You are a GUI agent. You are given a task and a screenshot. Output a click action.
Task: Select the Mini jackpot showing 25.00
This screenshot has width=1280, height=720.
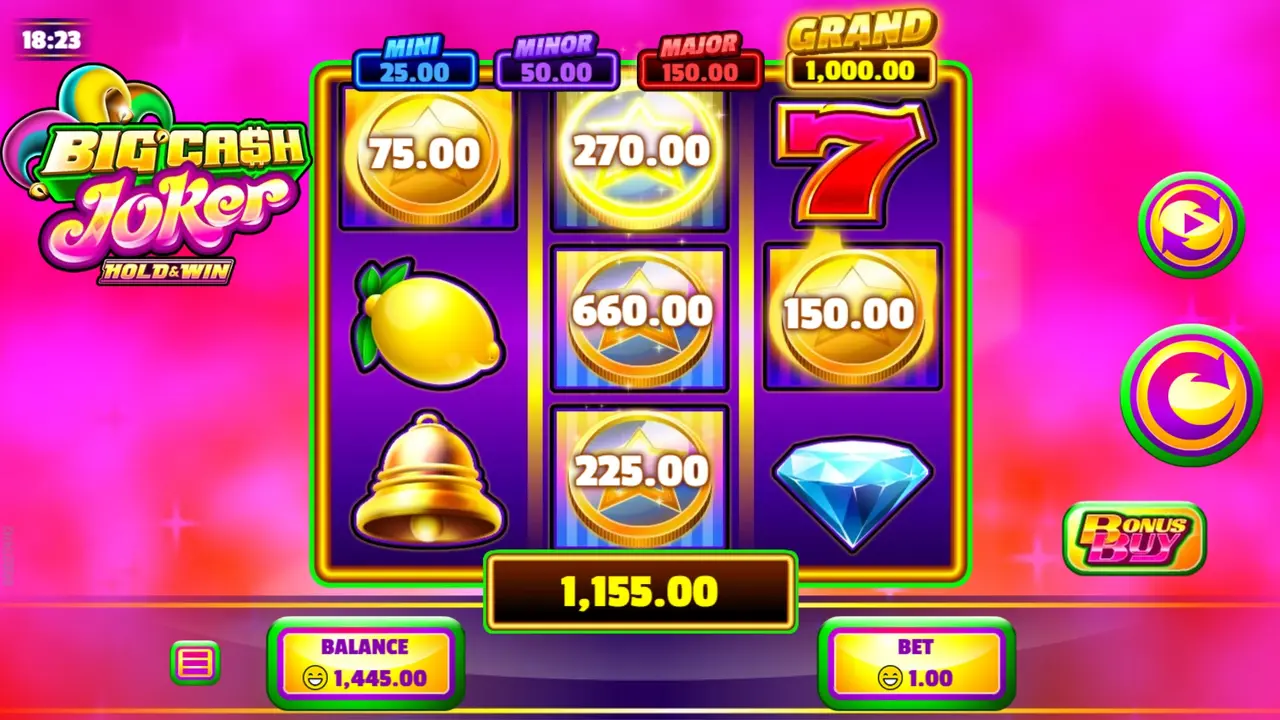tap(414, 60)
